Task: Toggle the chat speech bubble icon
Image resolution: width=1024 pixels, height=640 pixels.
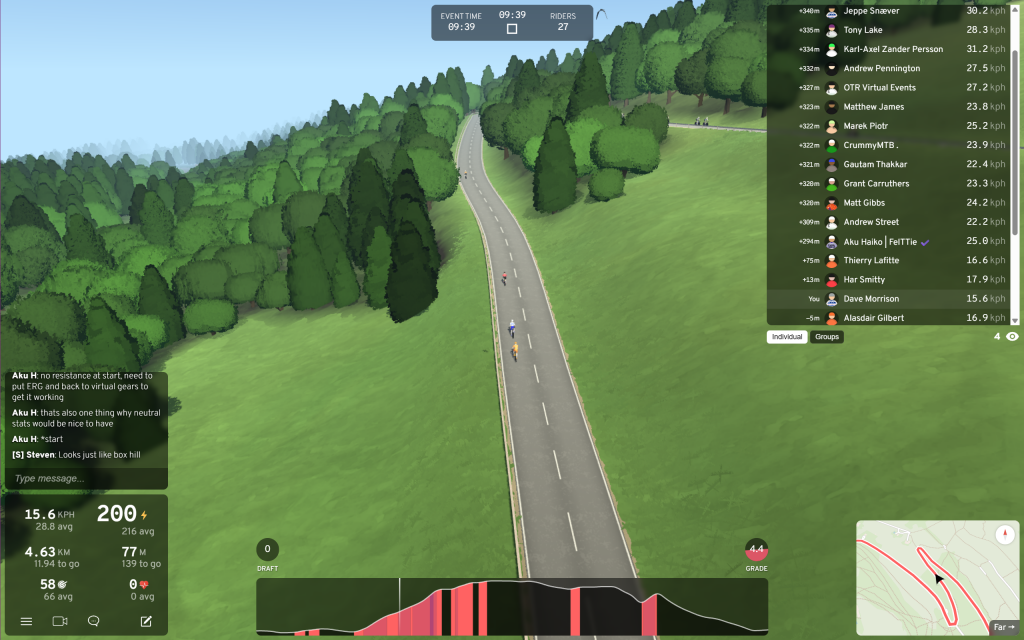Action: (93, 621)
